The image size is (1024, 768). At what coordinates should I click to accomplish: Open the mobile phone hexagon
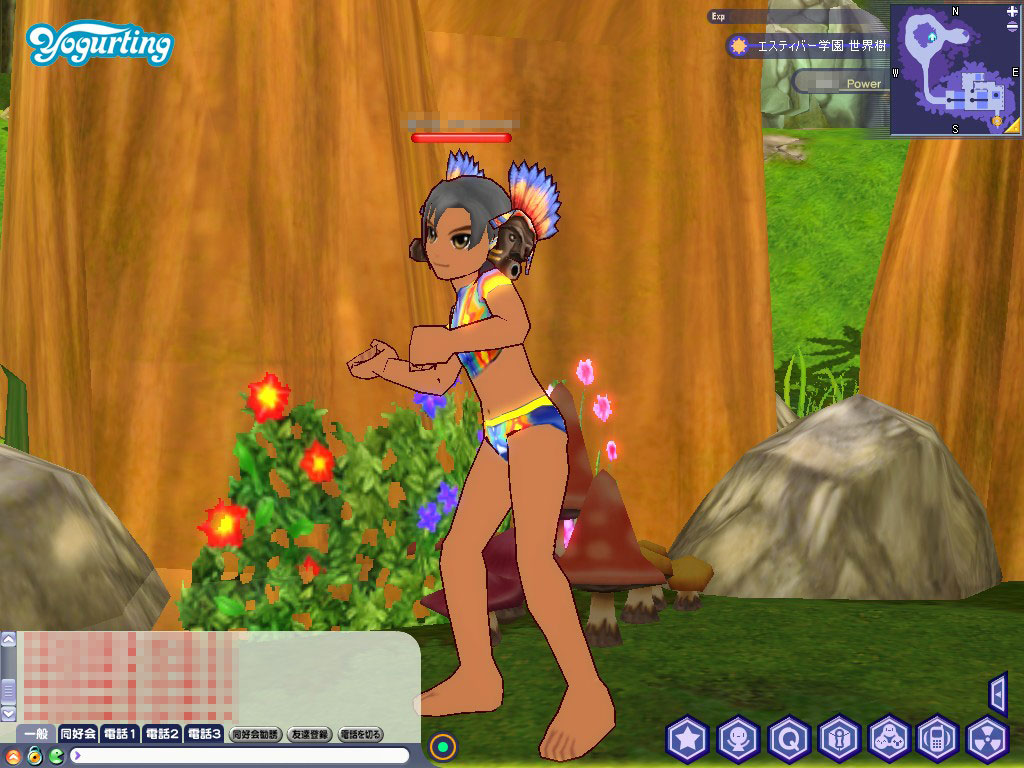coord(938,740)
